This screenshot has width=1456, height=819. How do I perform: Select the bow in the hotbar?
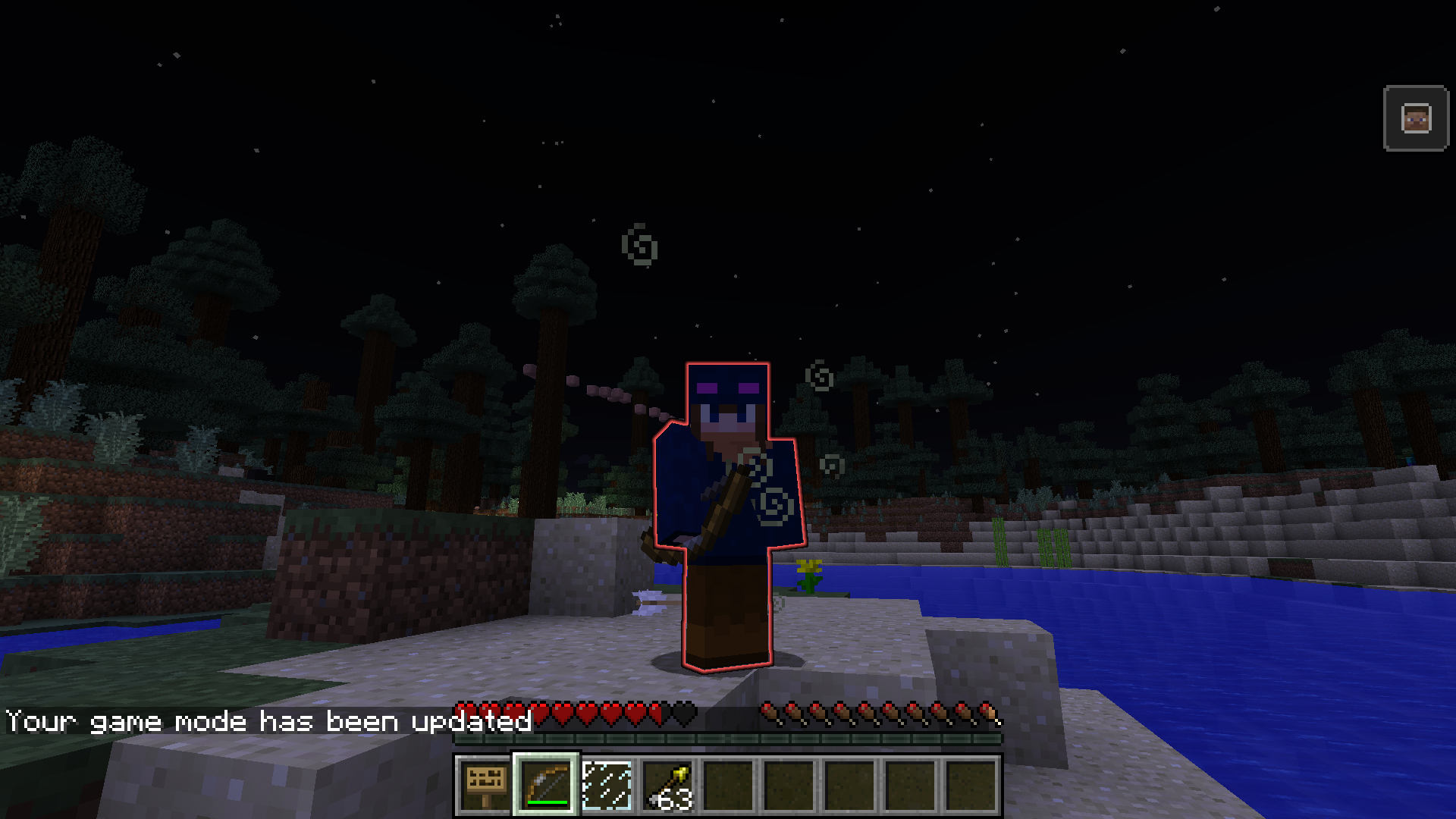coord(546,785)
